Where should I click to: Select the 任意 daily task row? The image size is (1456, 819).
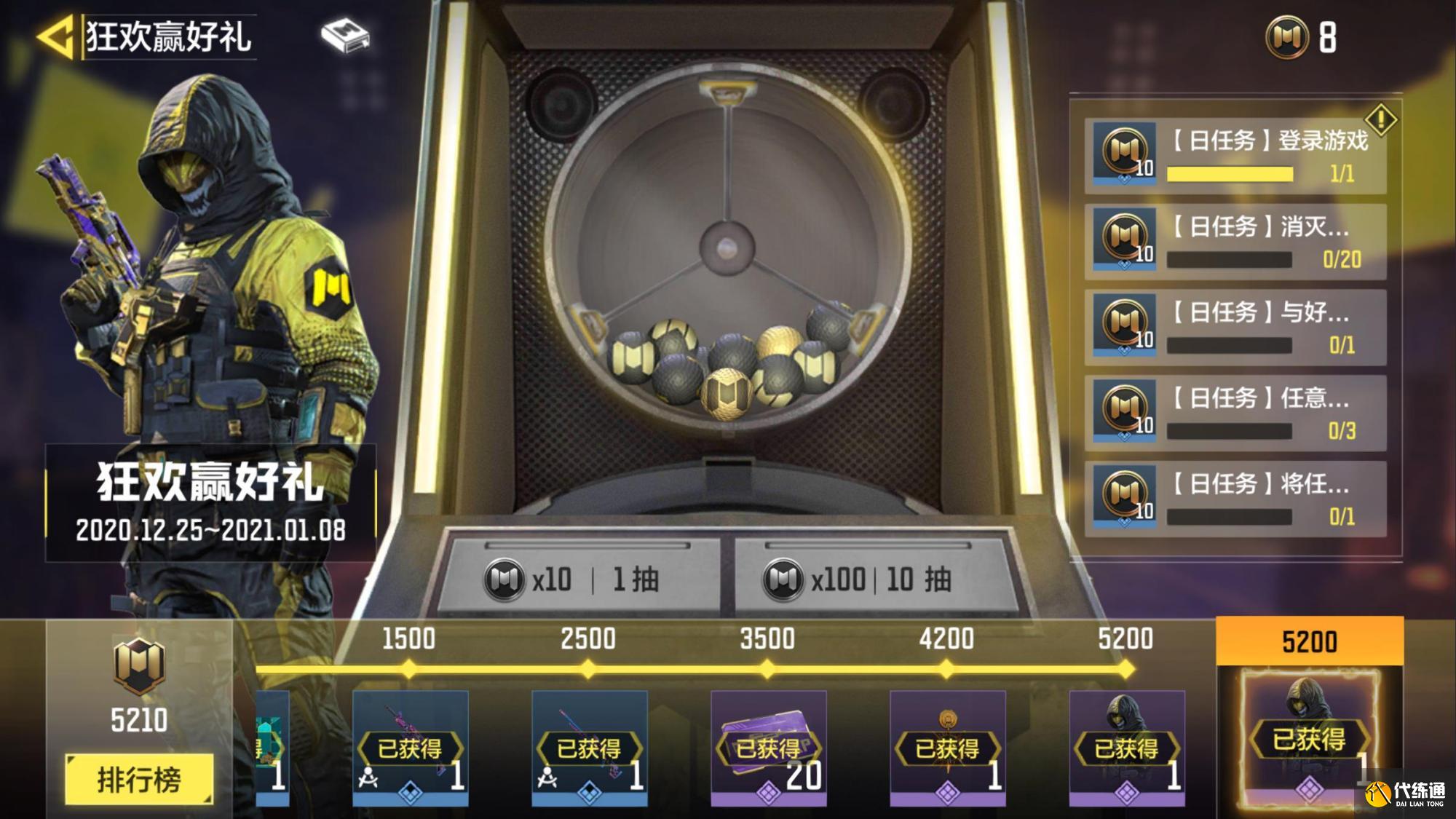coord(1235,413)
